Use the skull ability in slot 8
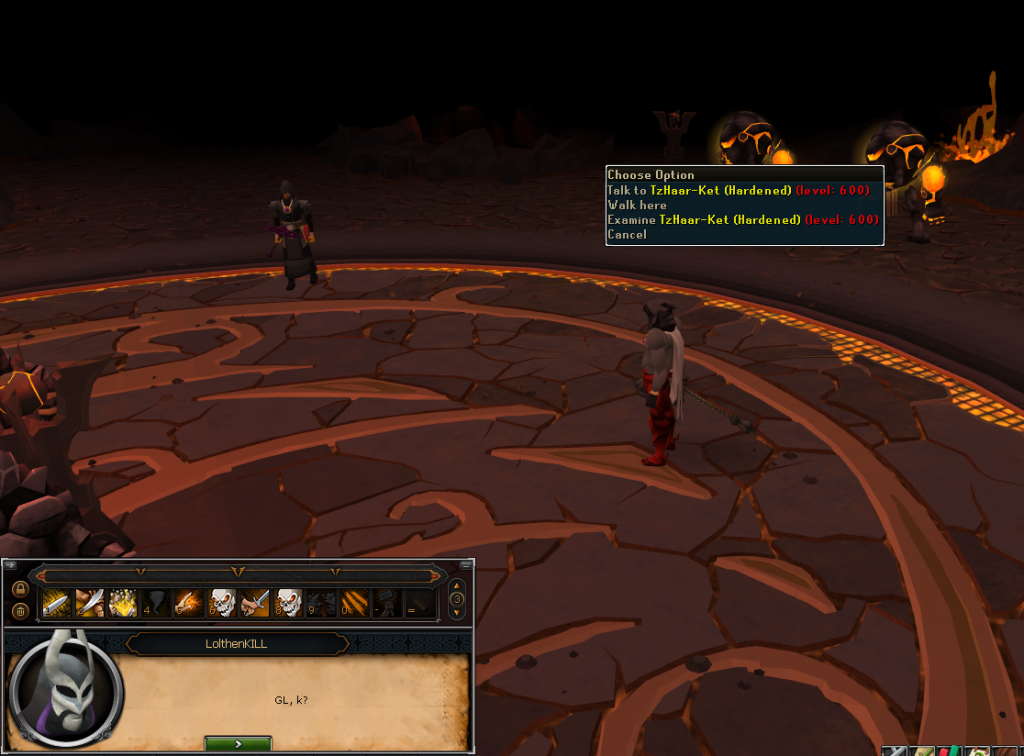Screen dimensions: 1024x756 [x=289, y=603]
